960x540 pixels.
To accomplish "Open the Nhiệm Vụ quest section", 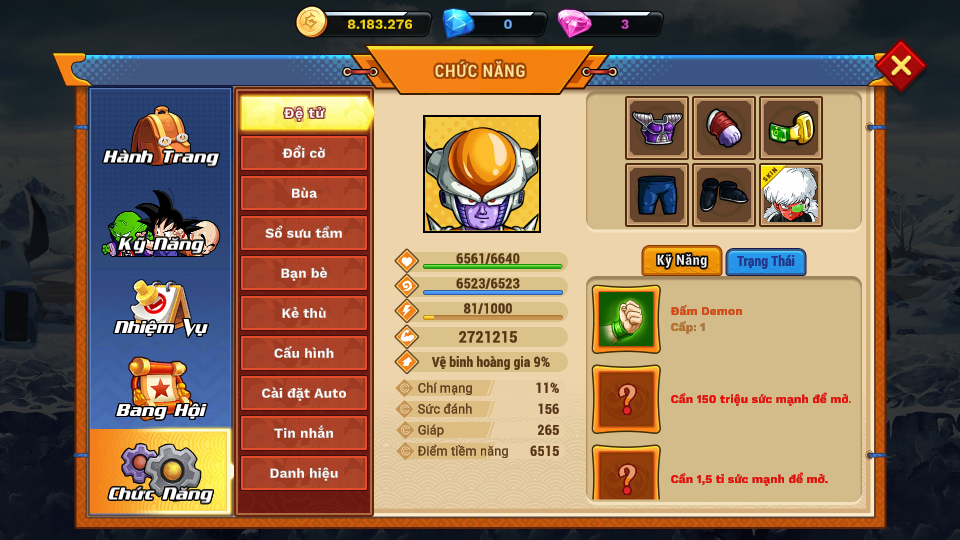I will (x=161, y=308).
